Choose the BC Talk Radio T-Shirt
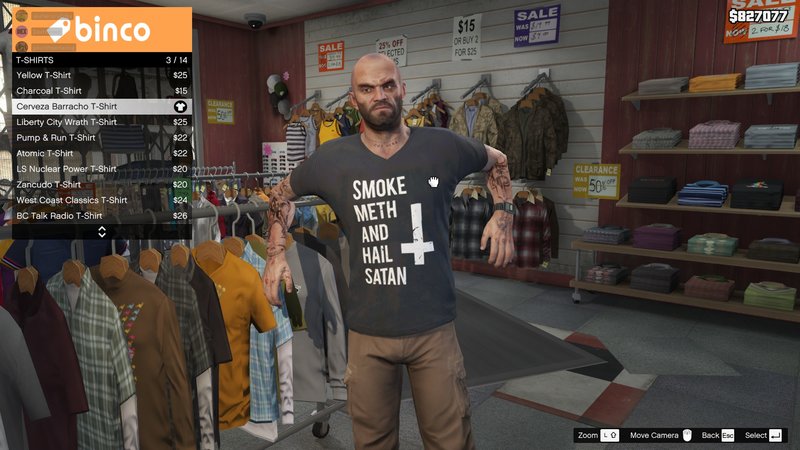 (x=100, y=215)
